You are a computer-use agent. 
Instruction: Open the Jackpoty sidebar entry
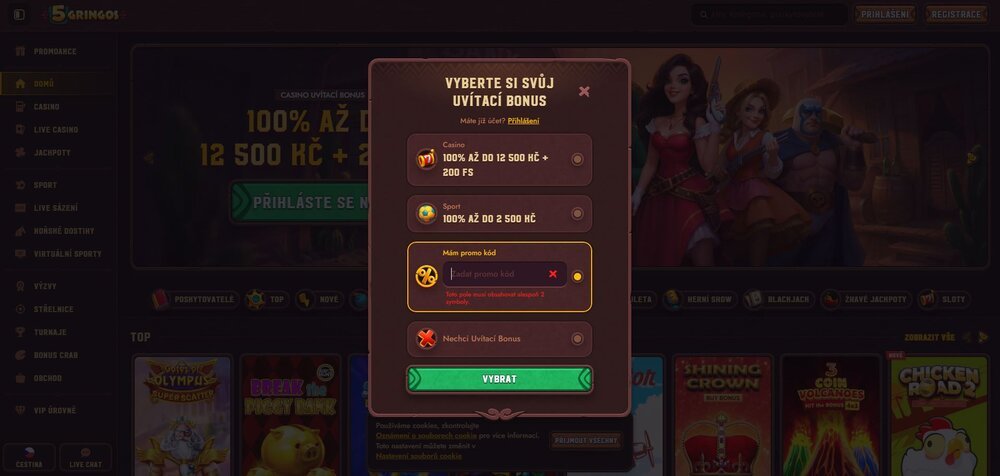click(52, 153)
